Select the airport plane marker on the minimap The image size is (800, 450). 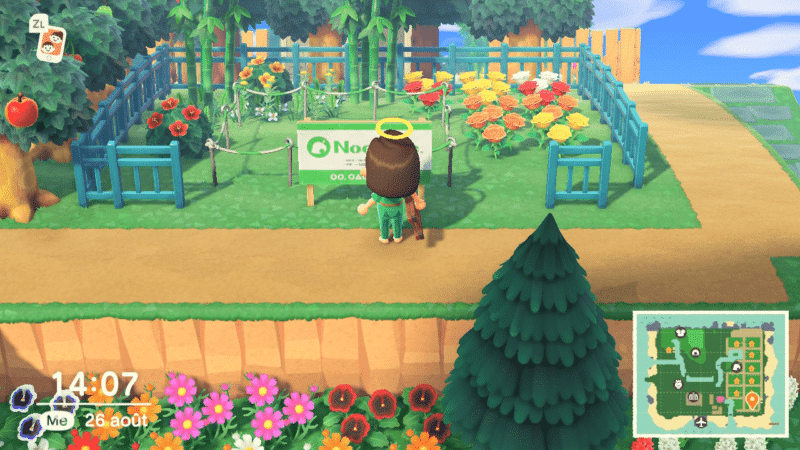click(x=700, y=423)
